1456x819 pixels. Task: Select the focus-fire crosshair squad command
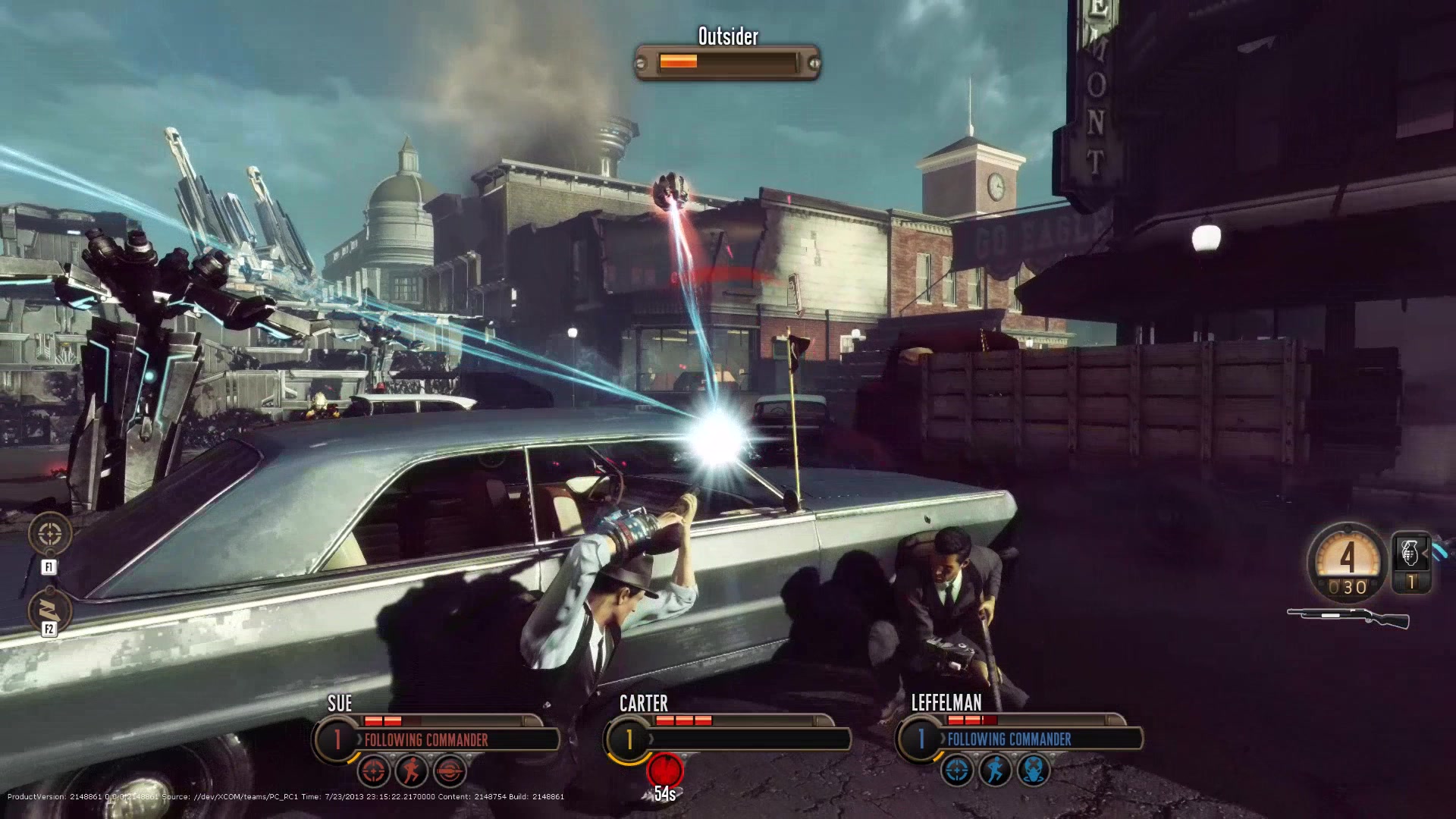[x=50, y=534]
